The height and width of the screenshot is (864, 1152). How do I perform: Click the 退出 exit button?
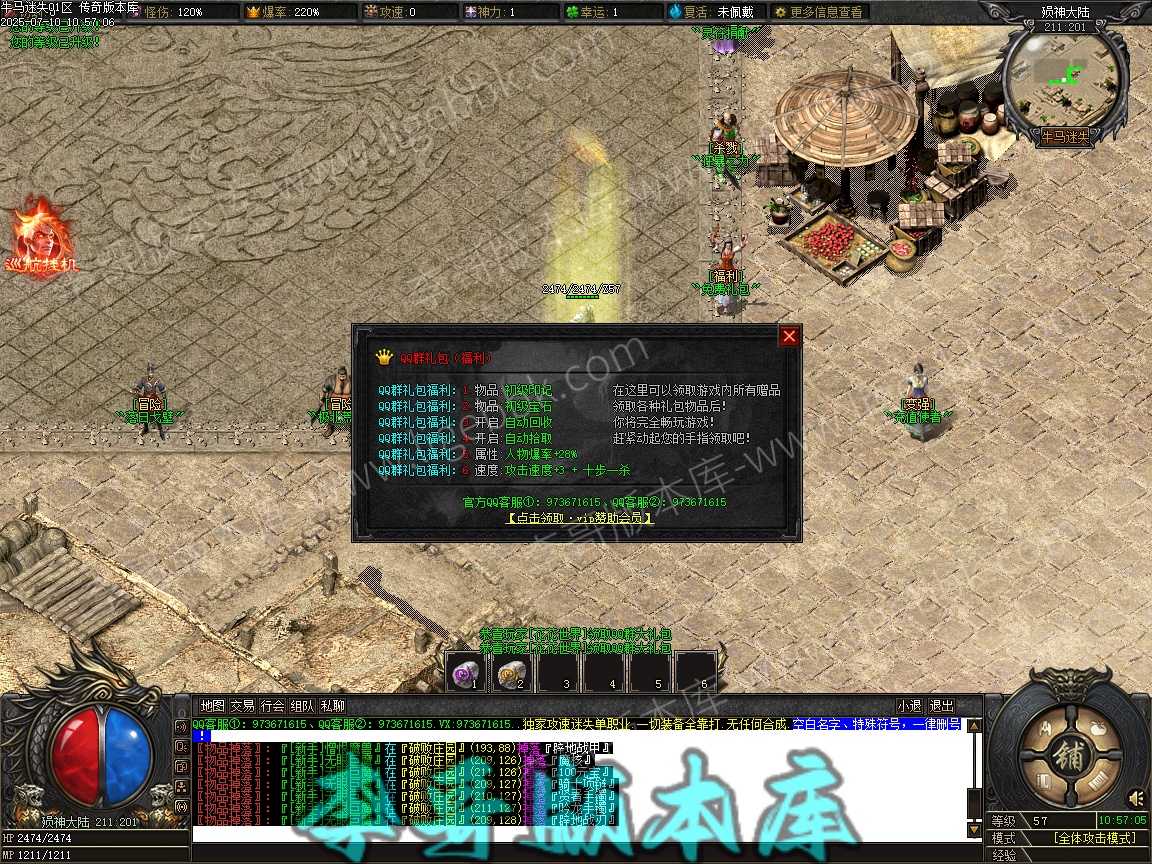[x=941, y=706]
